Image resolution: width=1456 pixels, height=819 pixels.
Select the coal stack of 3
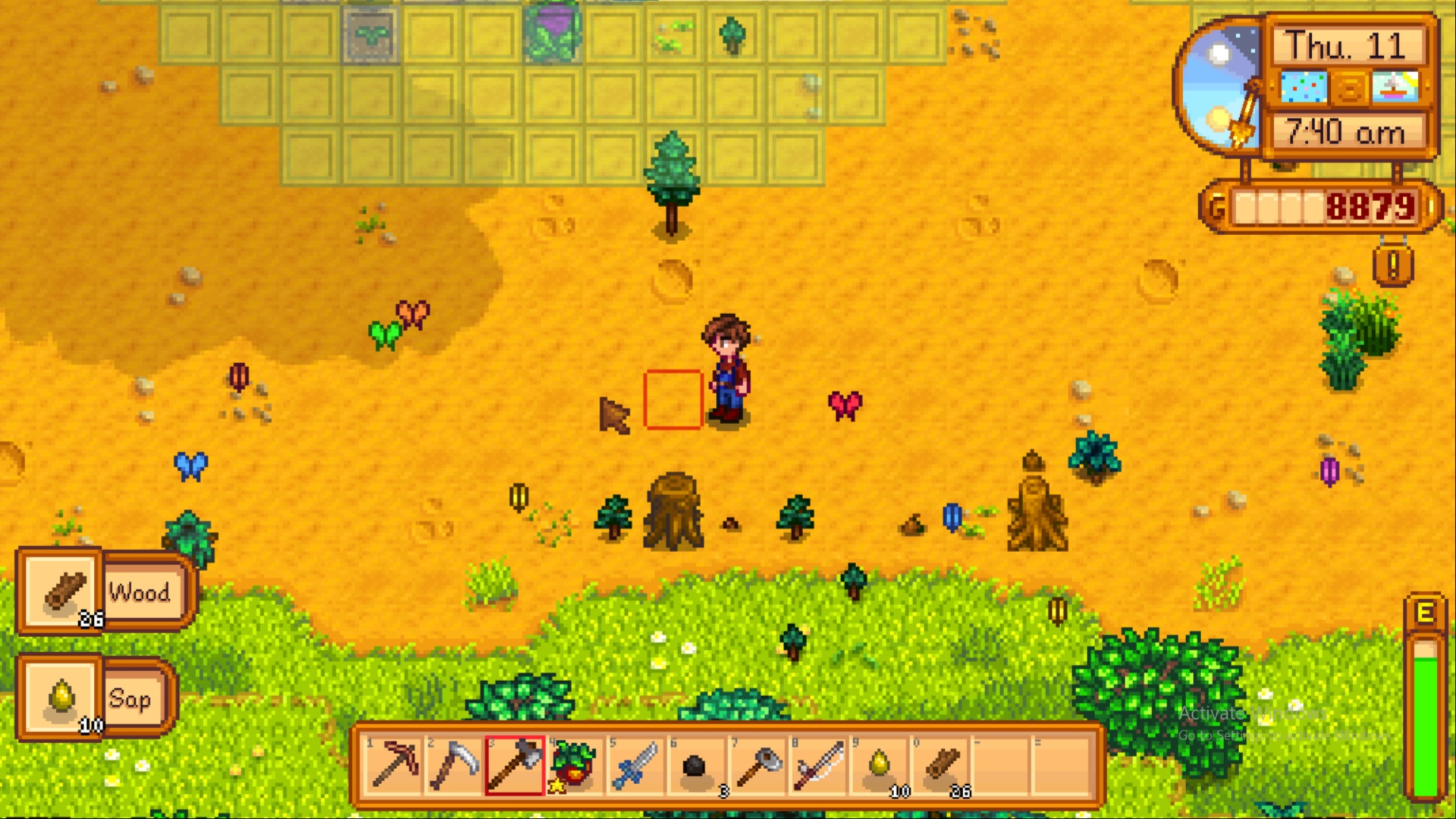coord(696,766)
